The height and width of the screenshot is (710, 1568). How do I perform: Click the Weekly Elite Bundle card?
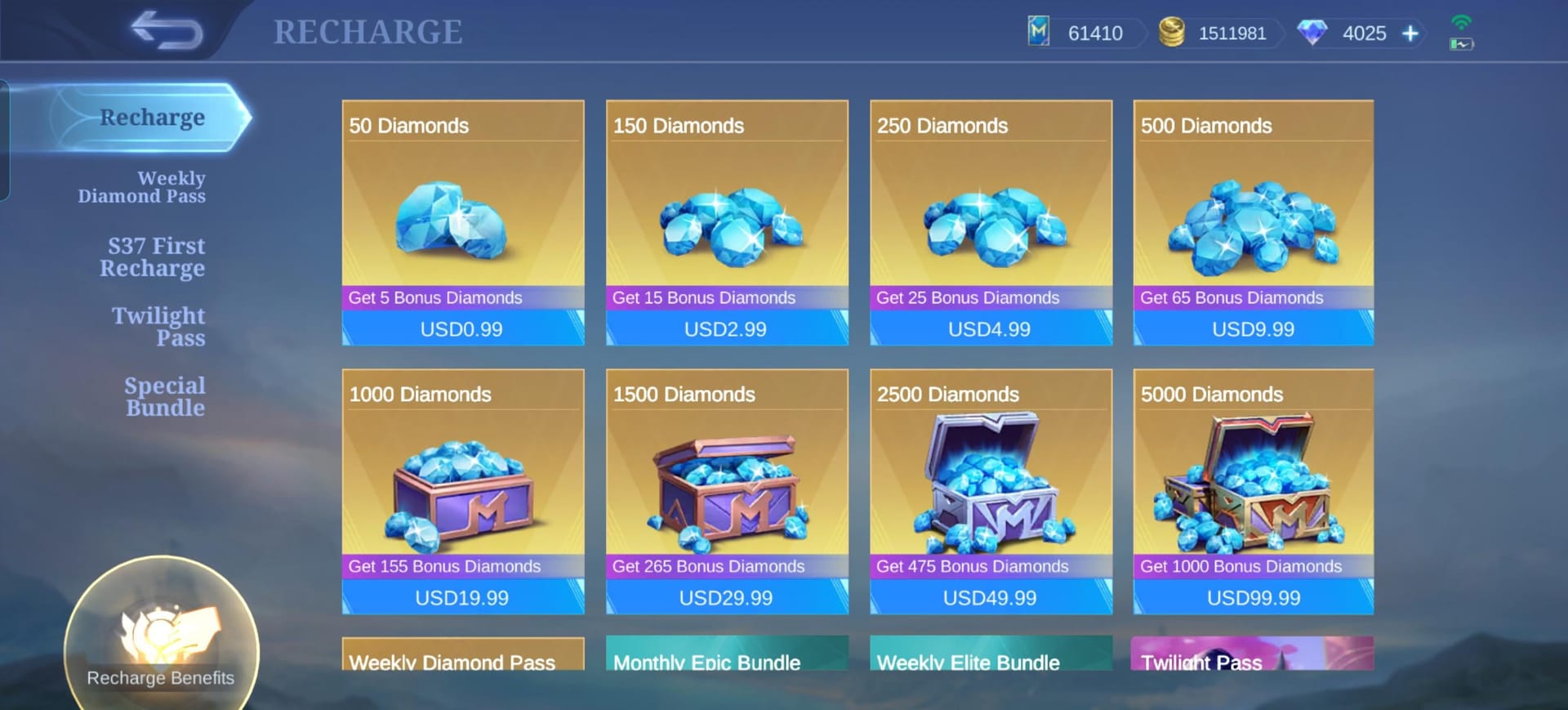click(990, 662)
